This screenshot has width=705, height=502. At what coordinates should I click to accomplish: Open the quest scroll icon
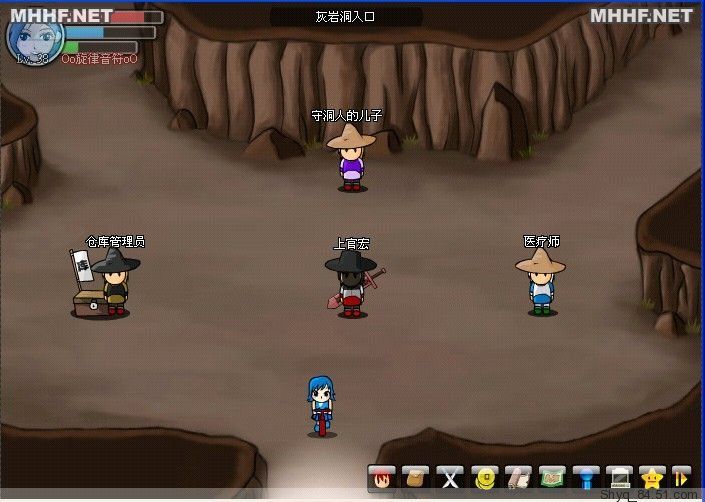[x=518, y=478]
